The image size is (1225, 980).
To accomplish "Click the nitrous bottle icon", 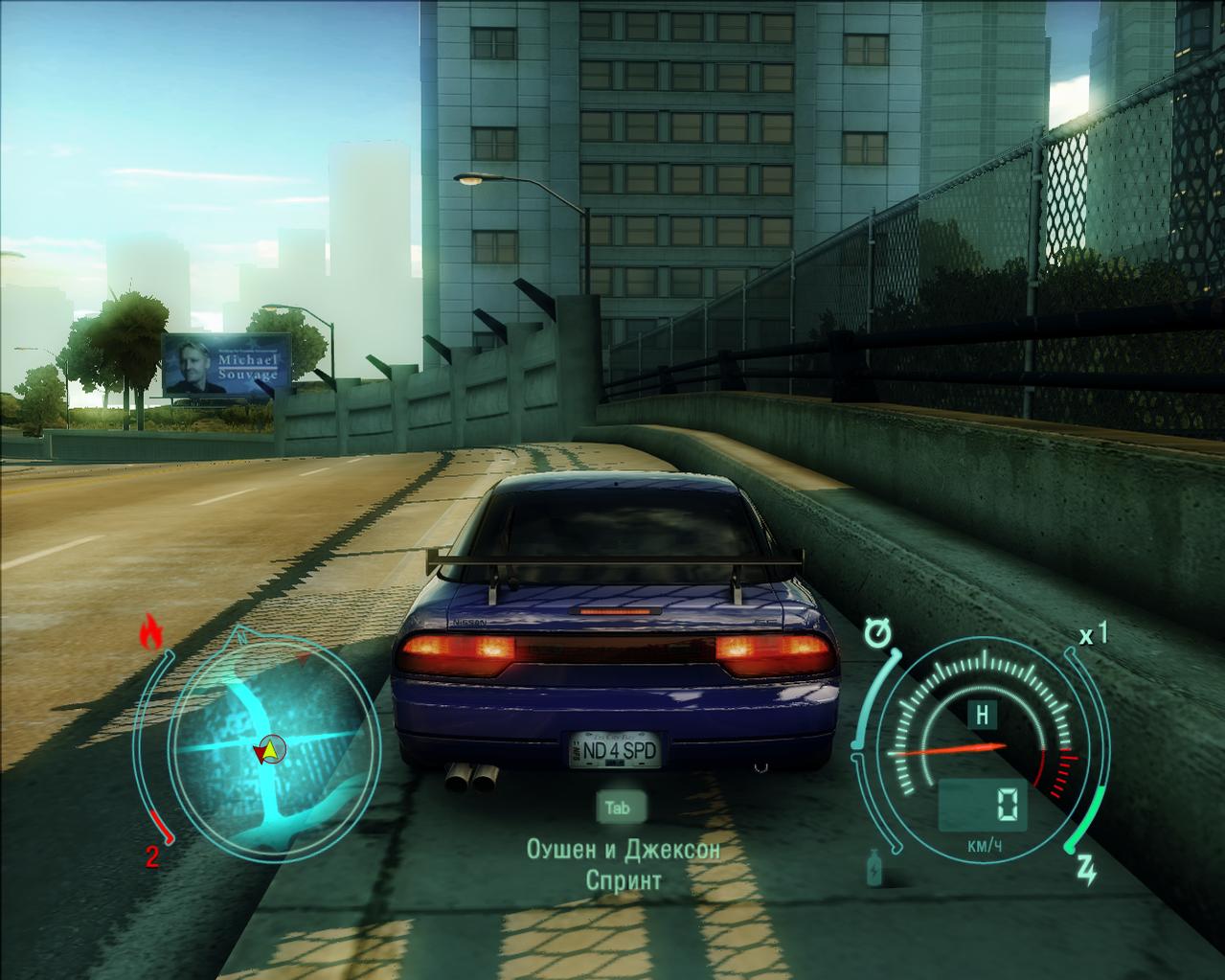I will click(x=874, y=867).
